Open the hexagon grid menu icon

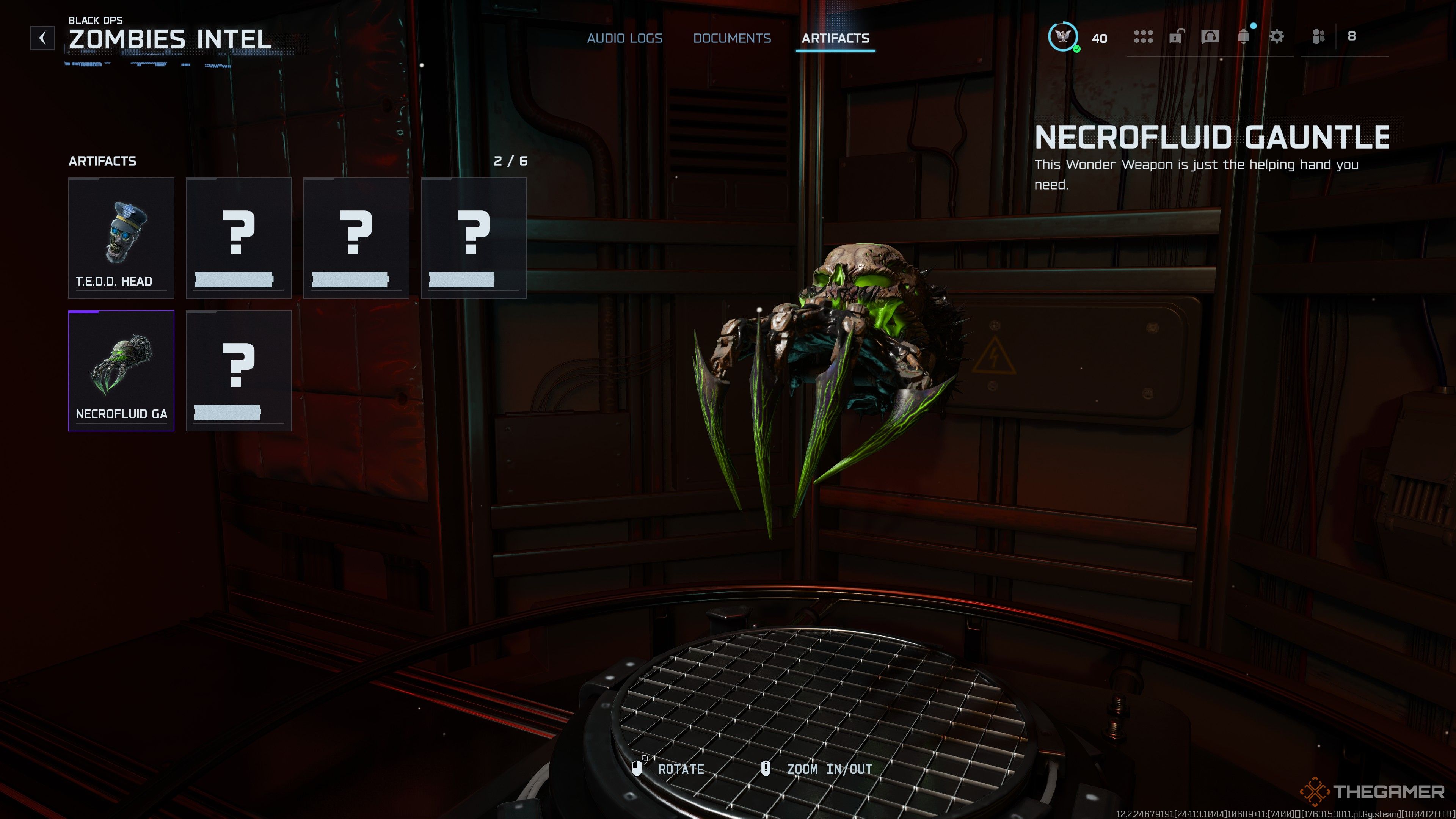pos(1143,37)
